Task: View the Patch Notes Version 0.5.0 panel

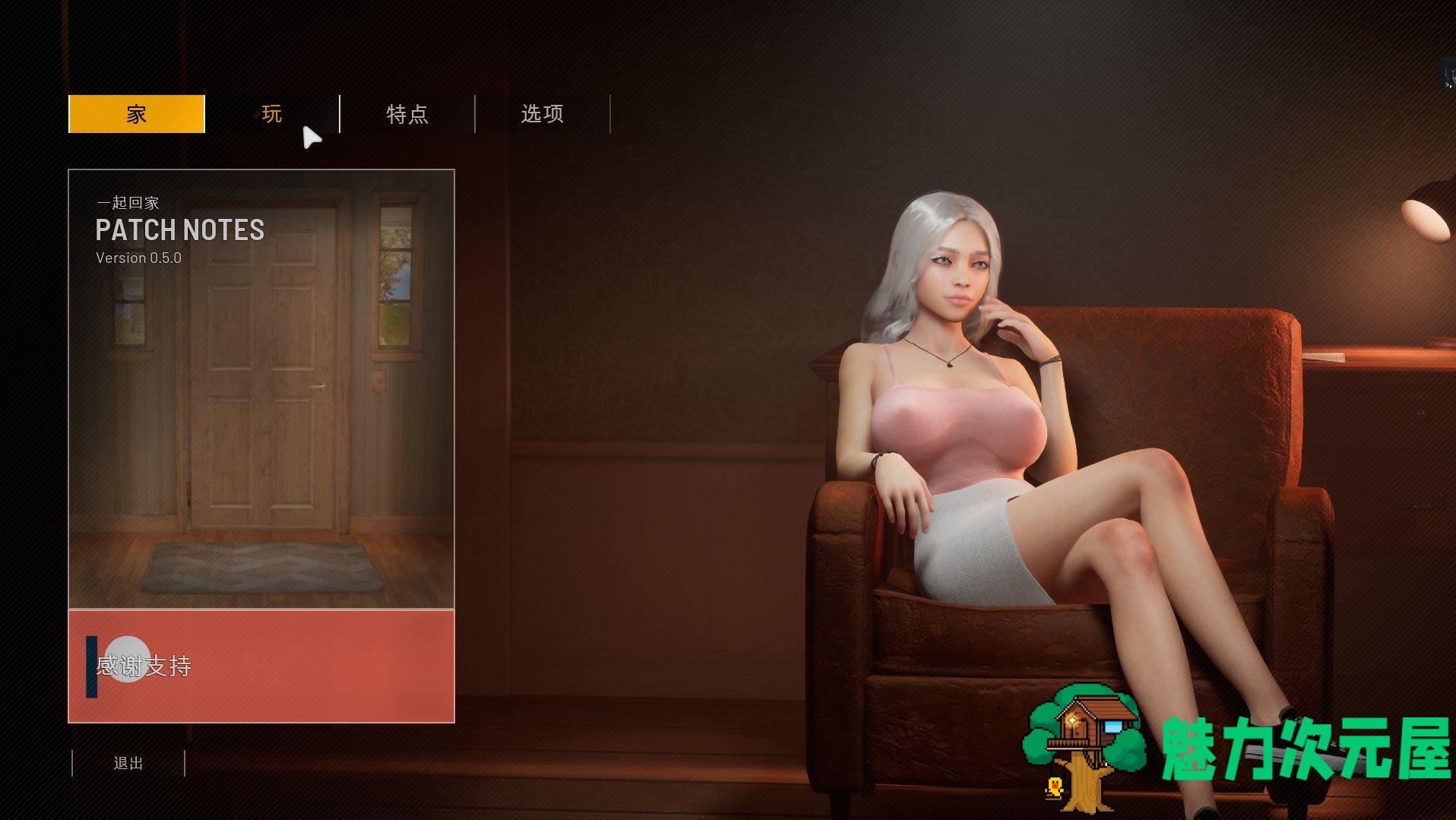Action: (x=261, y=388)
